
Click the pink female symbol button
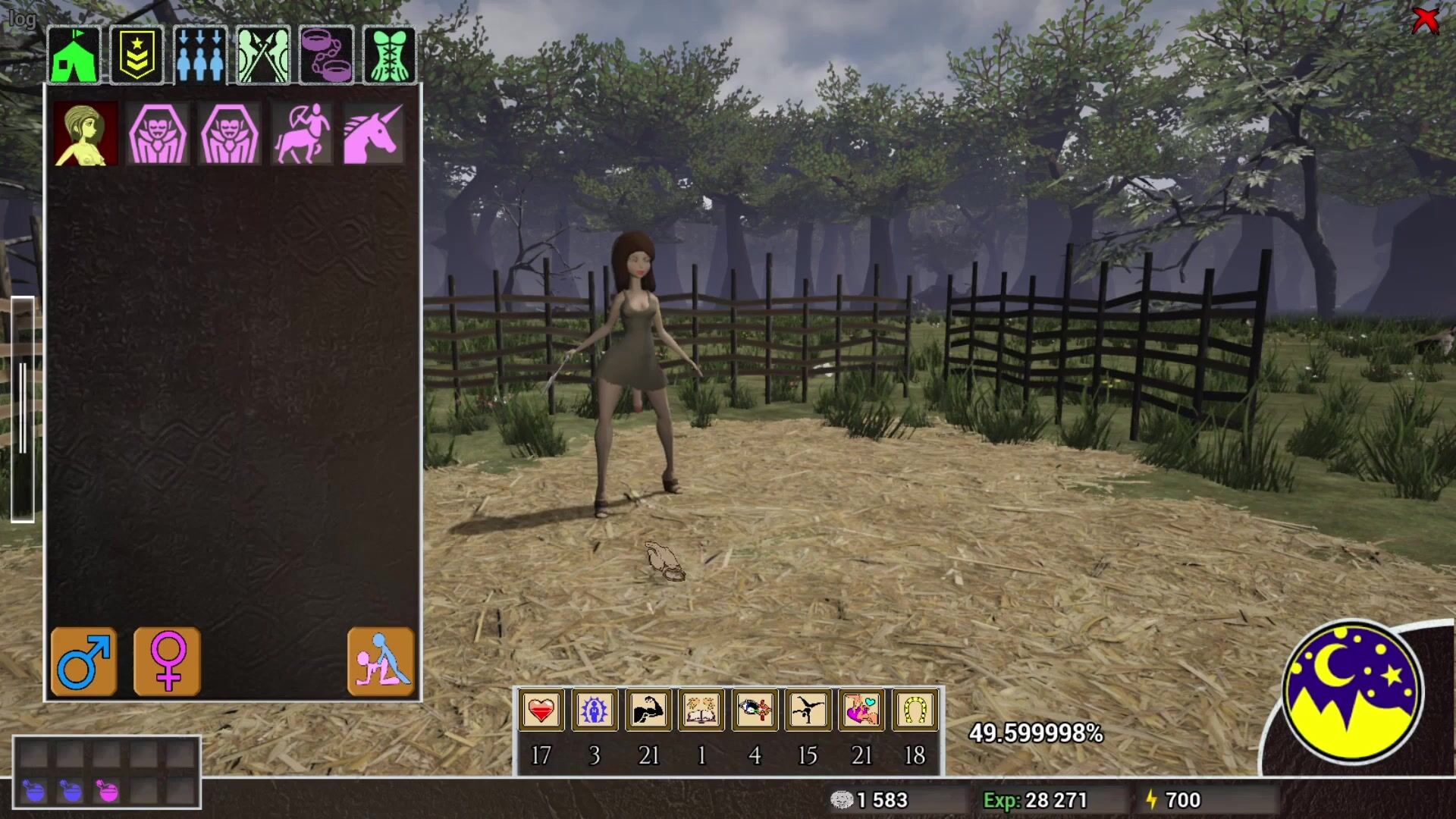point(168,661)
